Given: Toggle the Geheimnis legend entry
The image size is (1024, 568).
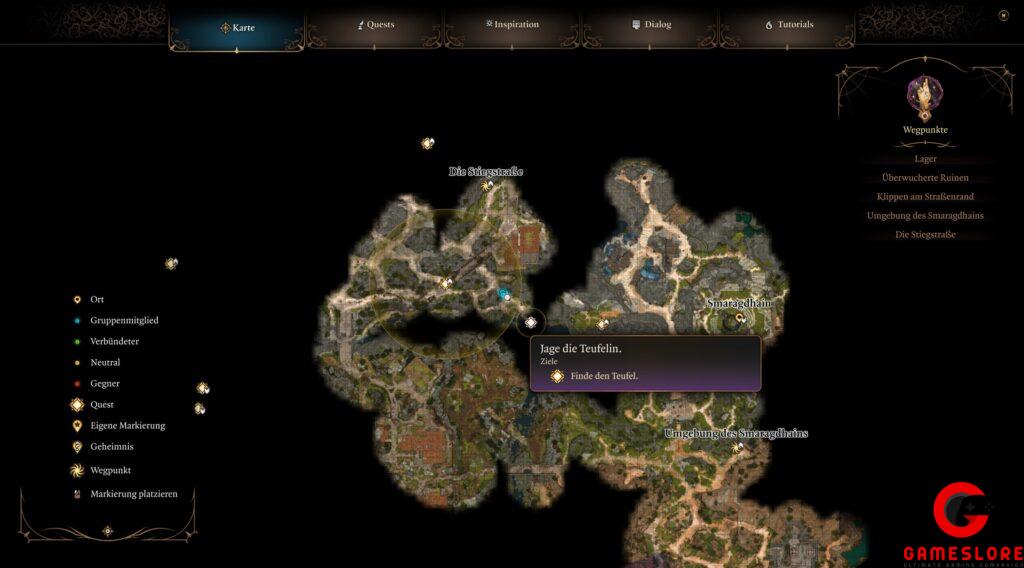Looking at the screenshot, I should pyautogui.click(x=111, y=447).
